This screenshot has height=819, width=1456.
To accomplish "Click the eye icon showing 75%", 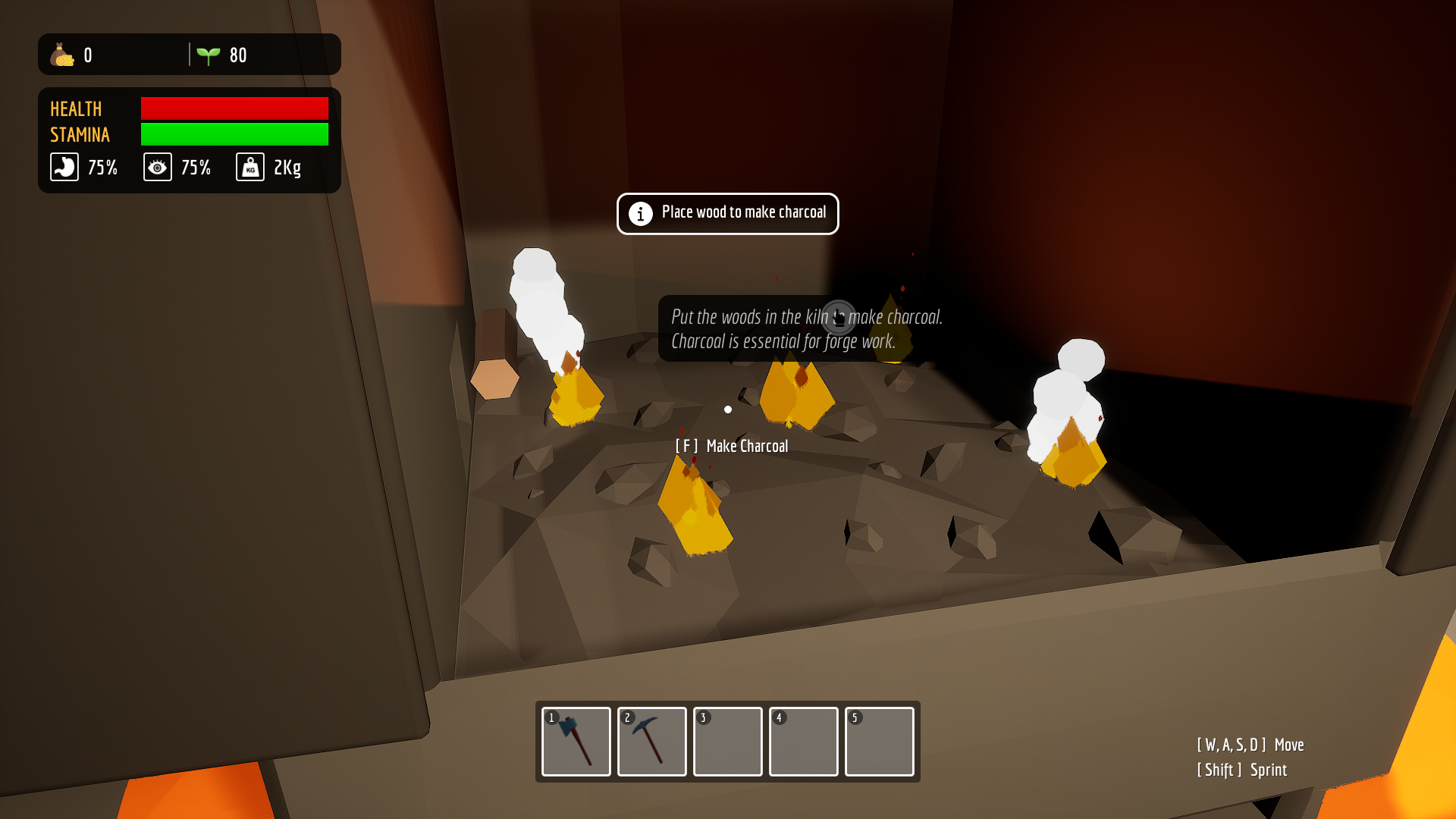I will point(157,167).
